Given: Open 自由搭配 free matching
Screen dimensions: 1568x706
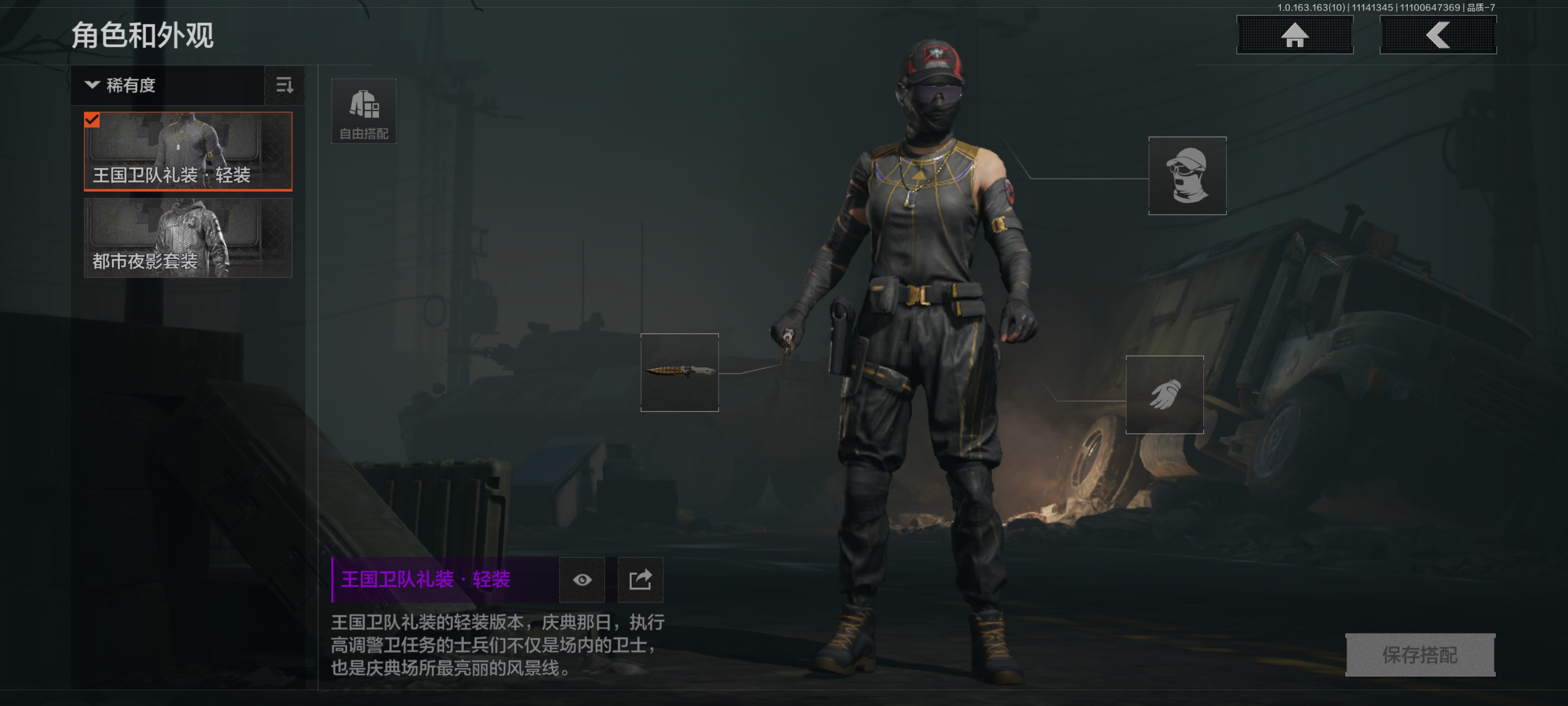Looking at the screenshot, I should point(363,112).
